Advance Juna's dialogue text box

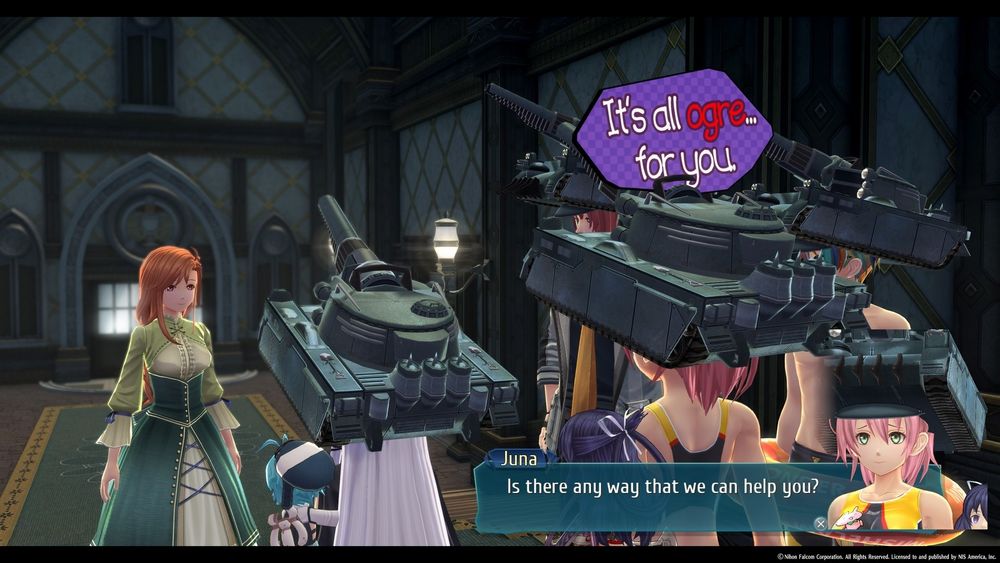click(x=820, y=522)
